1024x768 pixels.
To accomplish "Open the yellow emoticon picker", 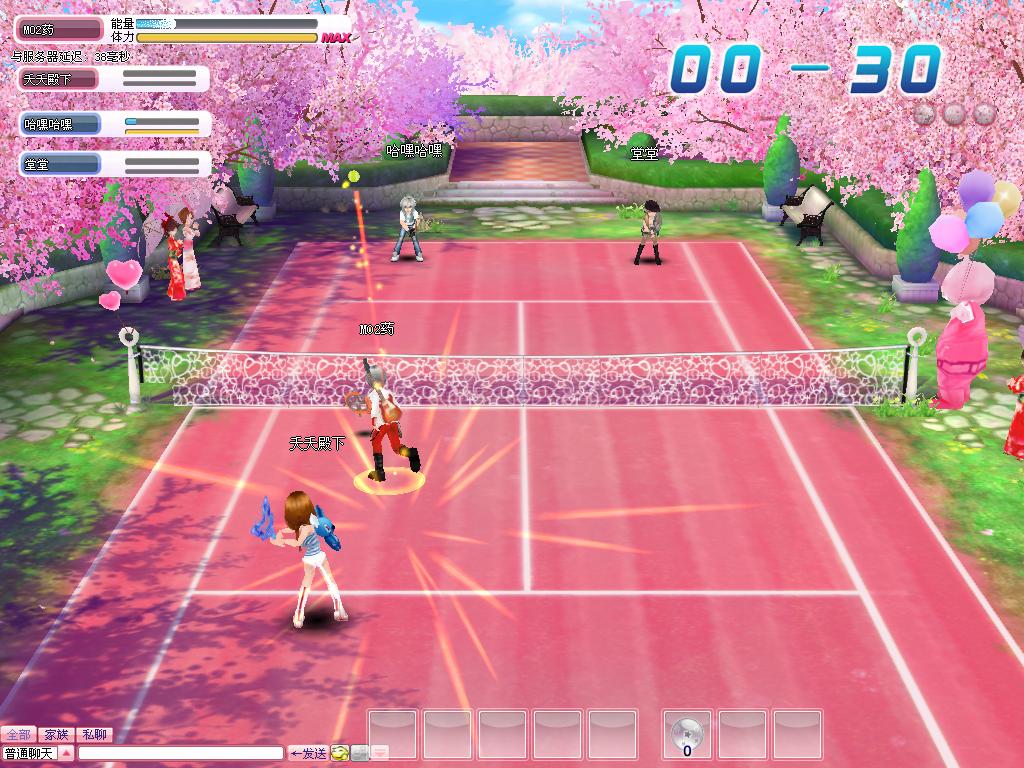I will click(340, 753).
